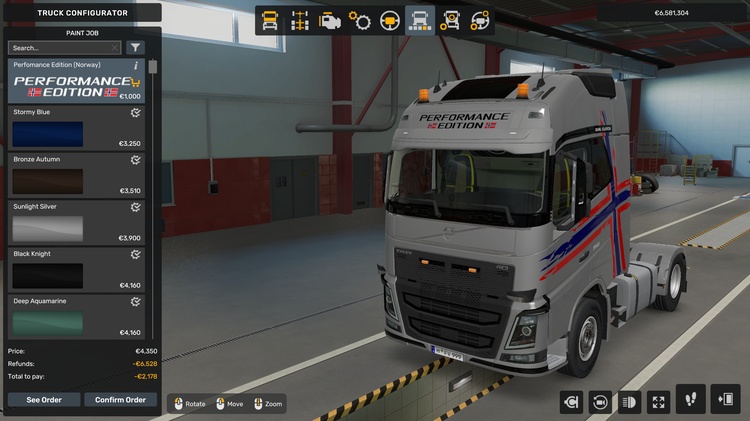
Task: Enter fullscreen view with the arrows icon
Action: click(x=658, y=402)
